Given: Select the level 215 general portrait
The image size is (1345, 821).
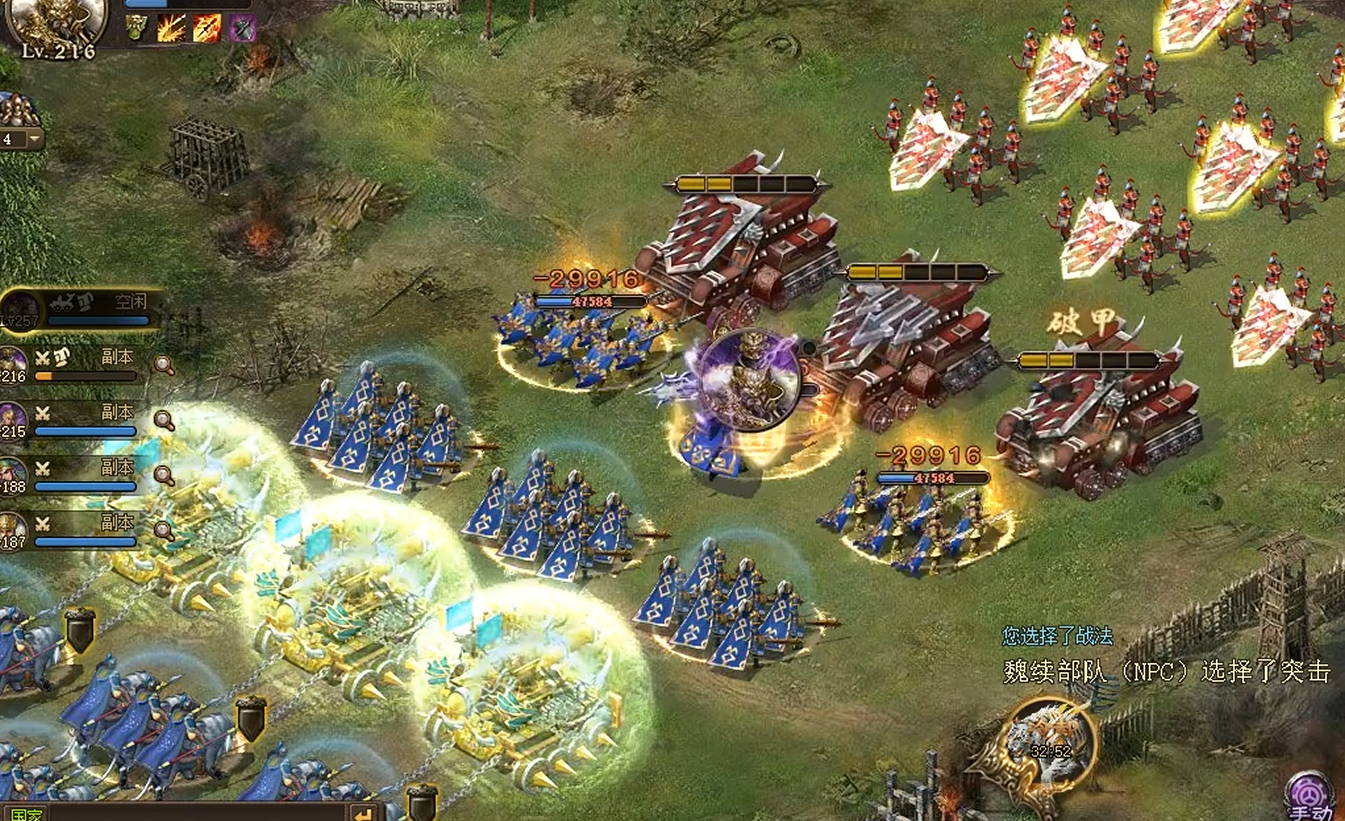Looking at the screenshot, I should [x=13, y=419].
